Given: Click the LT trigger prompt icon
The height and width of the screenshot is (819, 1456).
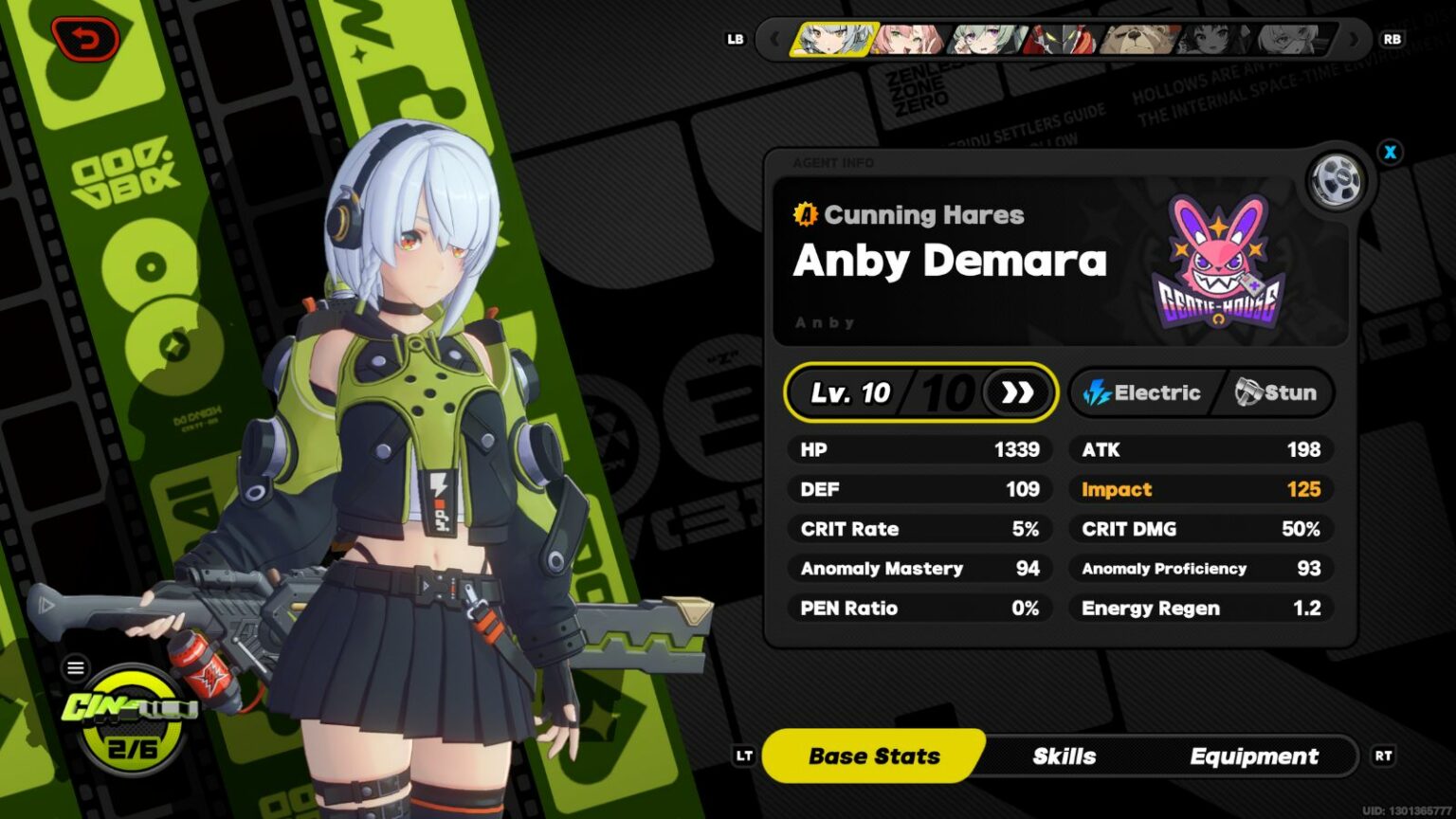Looking at the screenshot, I should coord(746,755).
